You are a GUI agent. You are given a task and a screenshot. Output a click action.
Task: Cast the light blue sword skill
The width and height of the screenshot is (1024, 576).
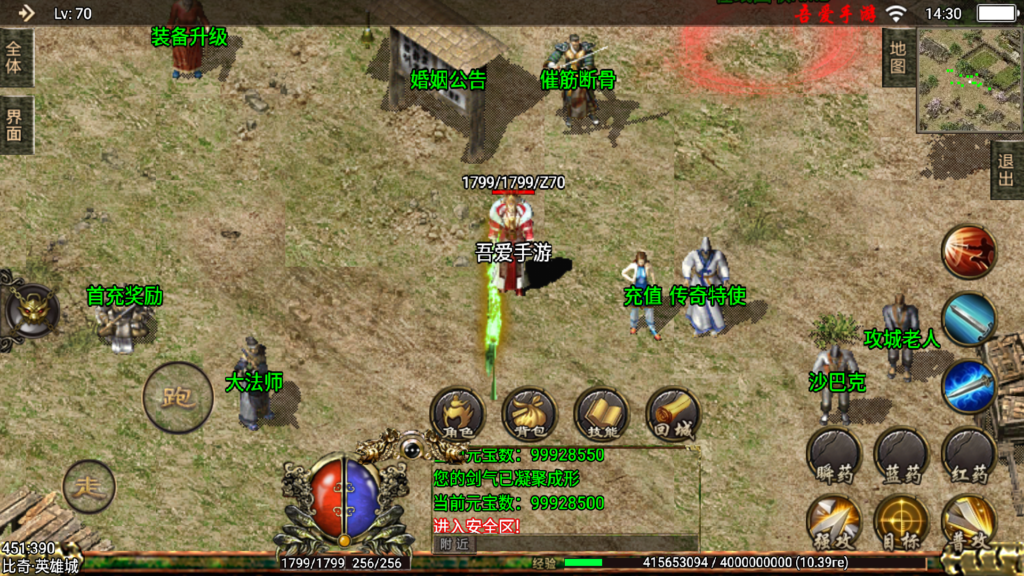pos(969,319)
